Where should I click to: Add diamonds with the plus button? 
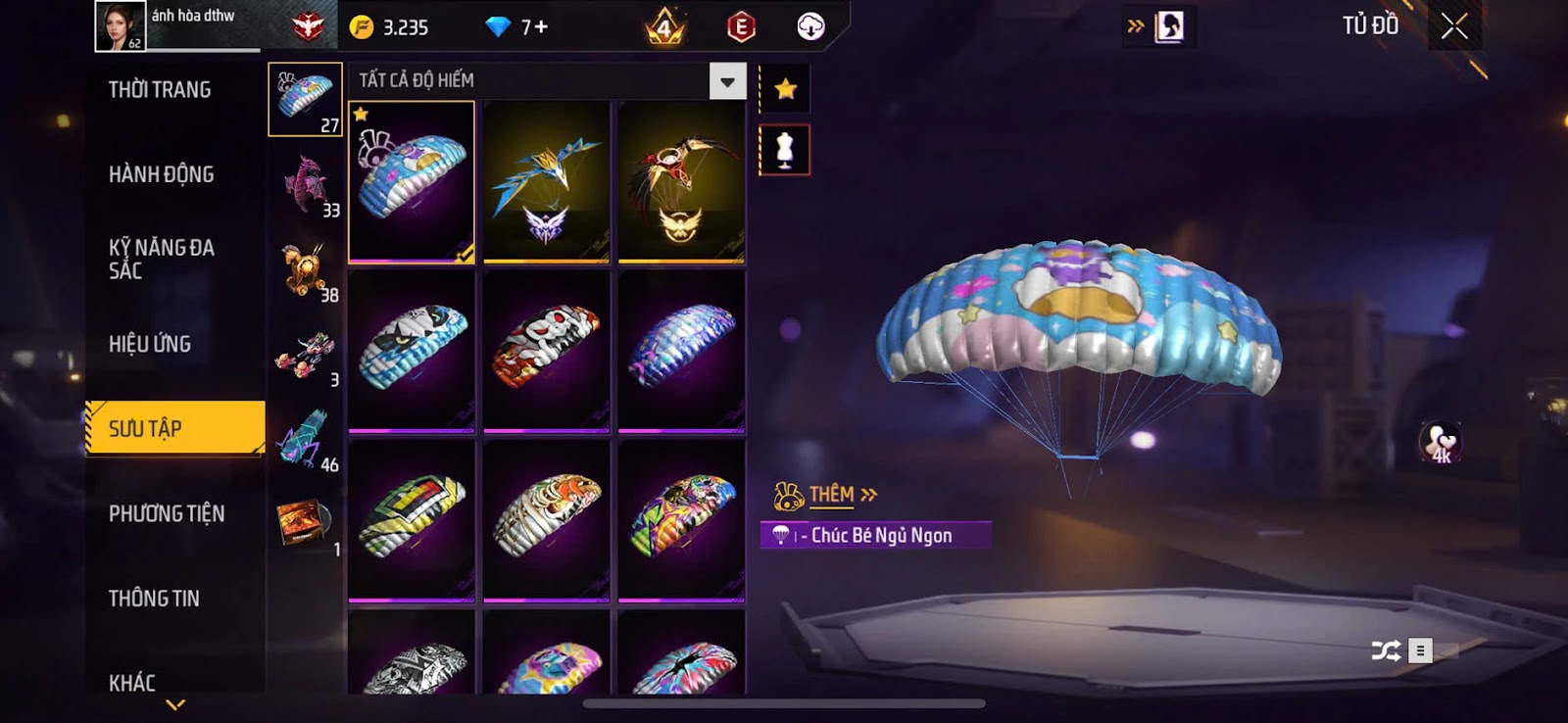point(541,27)
